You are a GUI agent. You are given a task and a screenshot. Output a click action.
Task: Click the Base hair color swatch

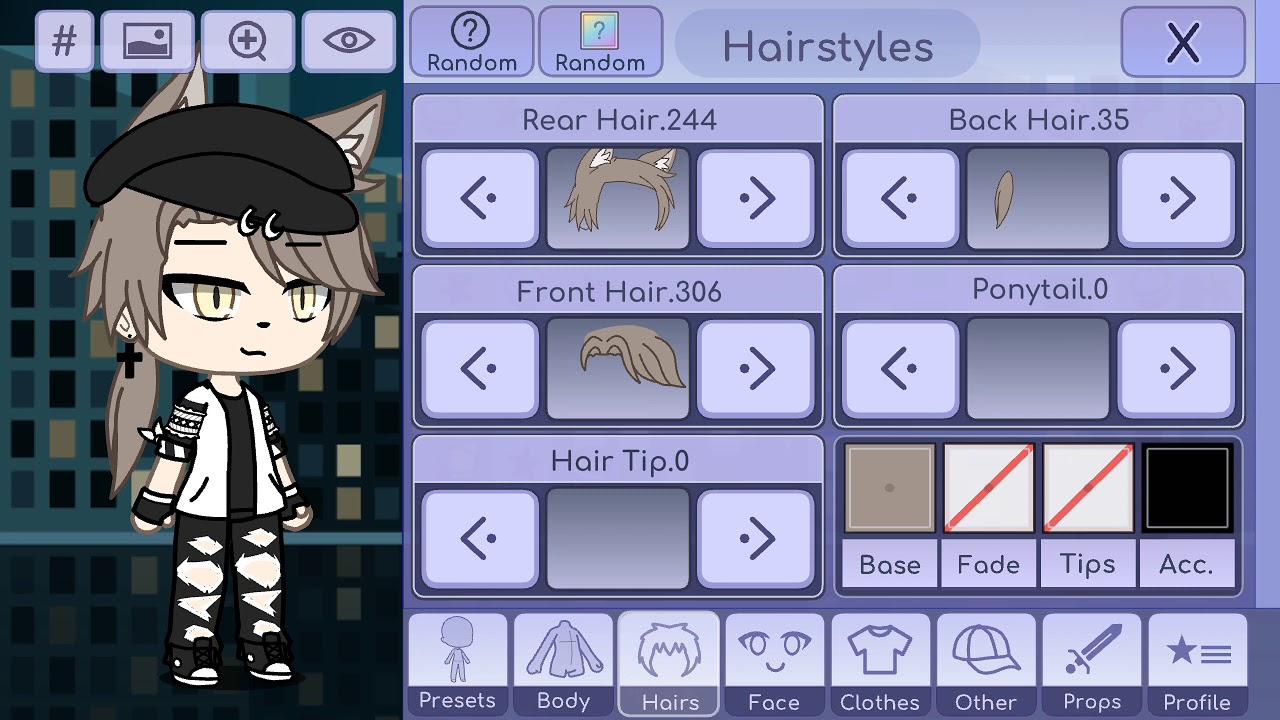point(889,489)
